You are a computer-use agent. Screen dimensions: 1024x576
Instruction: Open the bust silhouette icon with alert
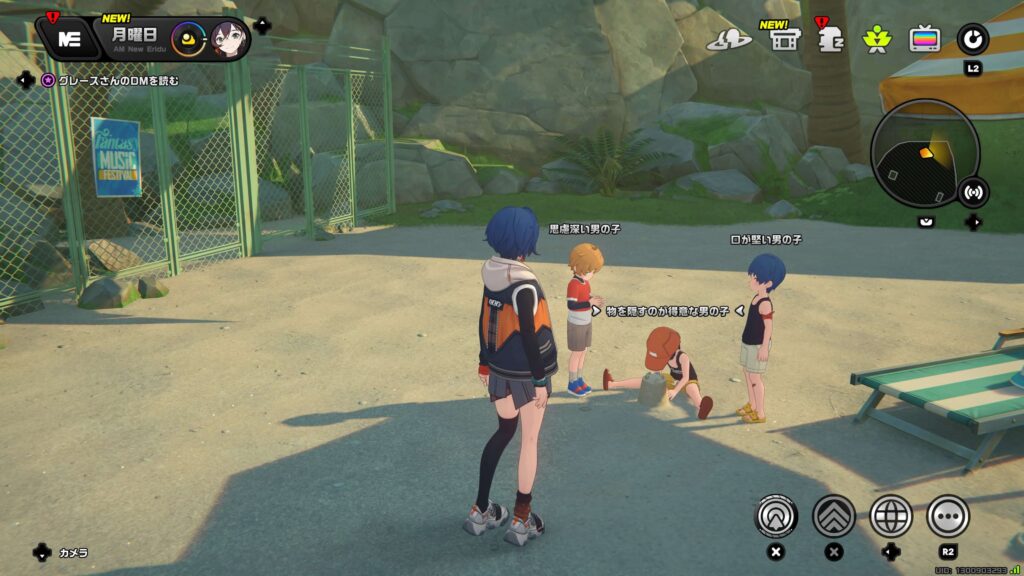point(828,40)
